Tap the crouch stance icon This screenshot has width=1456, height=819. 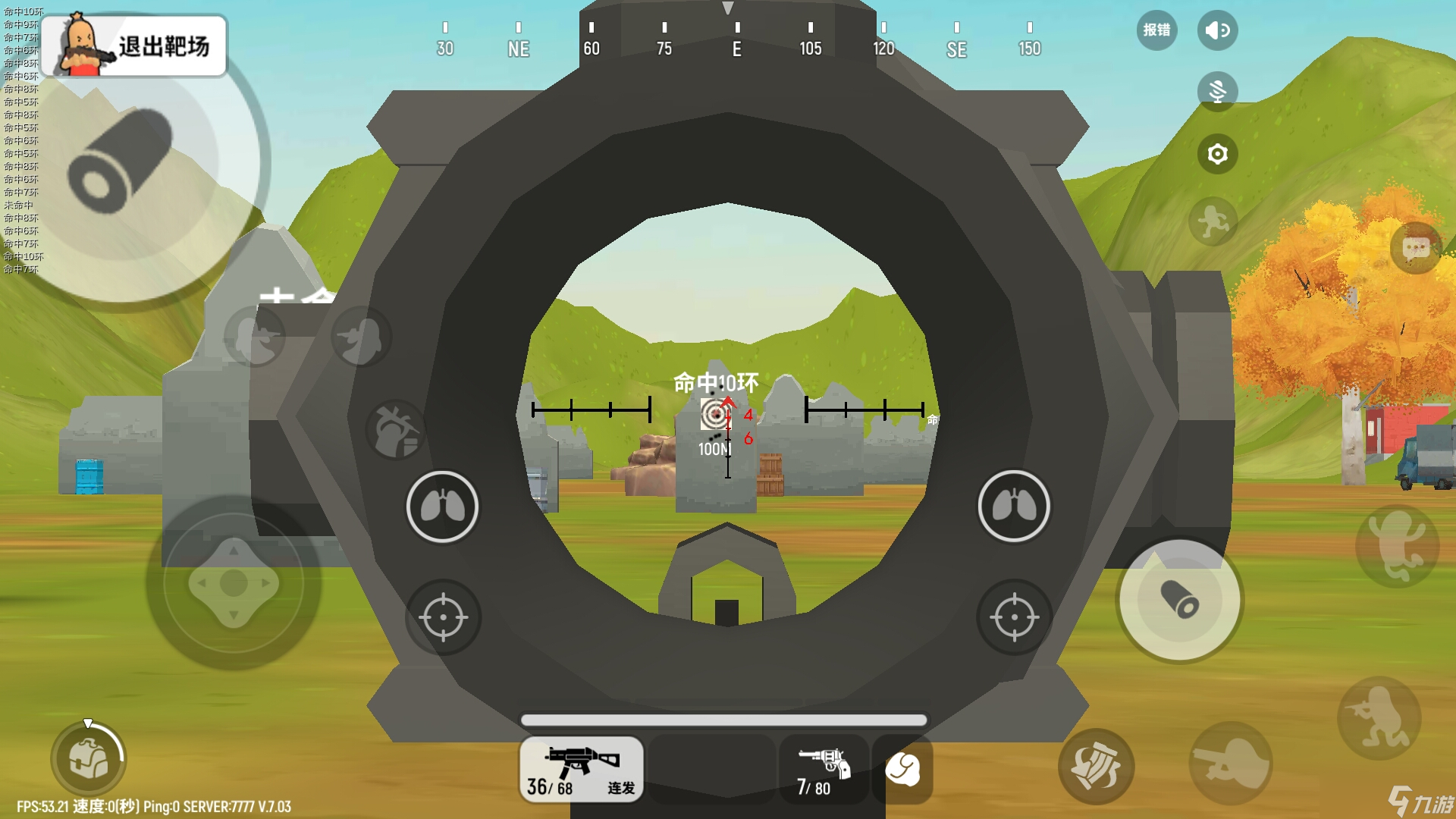pyautogui.click(x=1379, y=717)
